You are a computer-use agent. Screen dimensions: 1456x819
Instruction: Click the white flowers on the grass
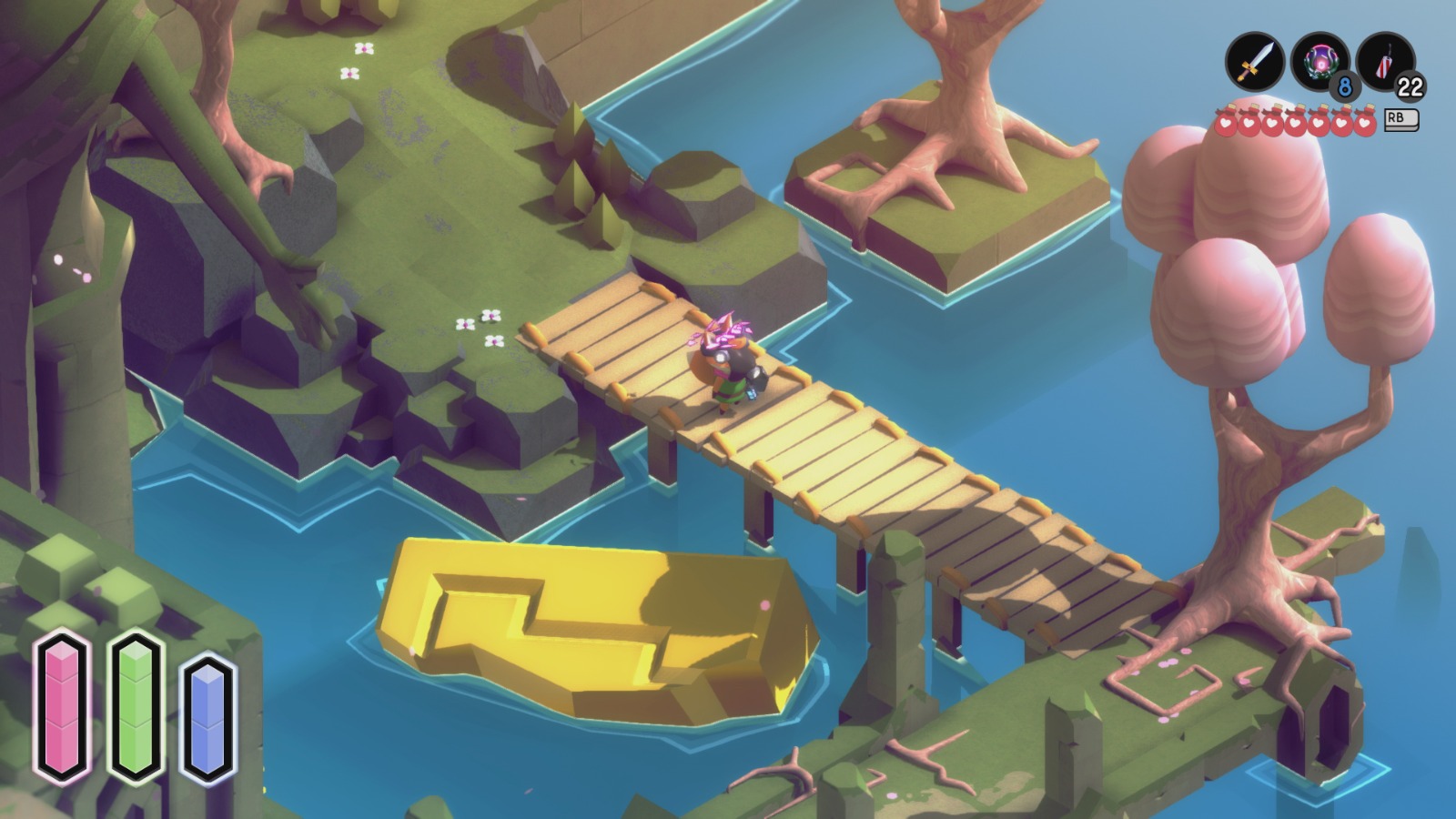[480, 328]
